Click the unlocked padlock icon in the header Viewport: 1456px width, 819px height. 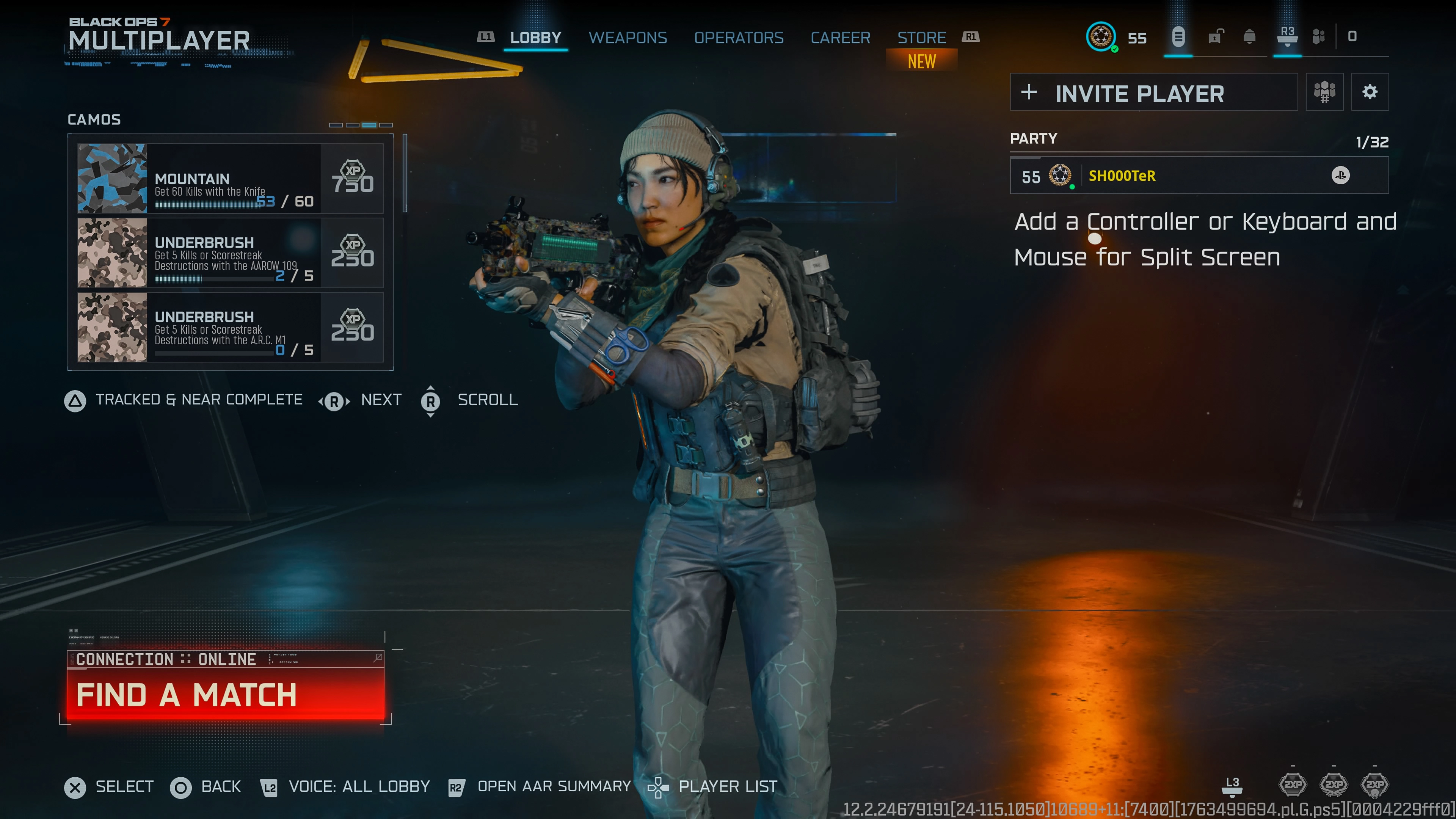(1214, 37)
